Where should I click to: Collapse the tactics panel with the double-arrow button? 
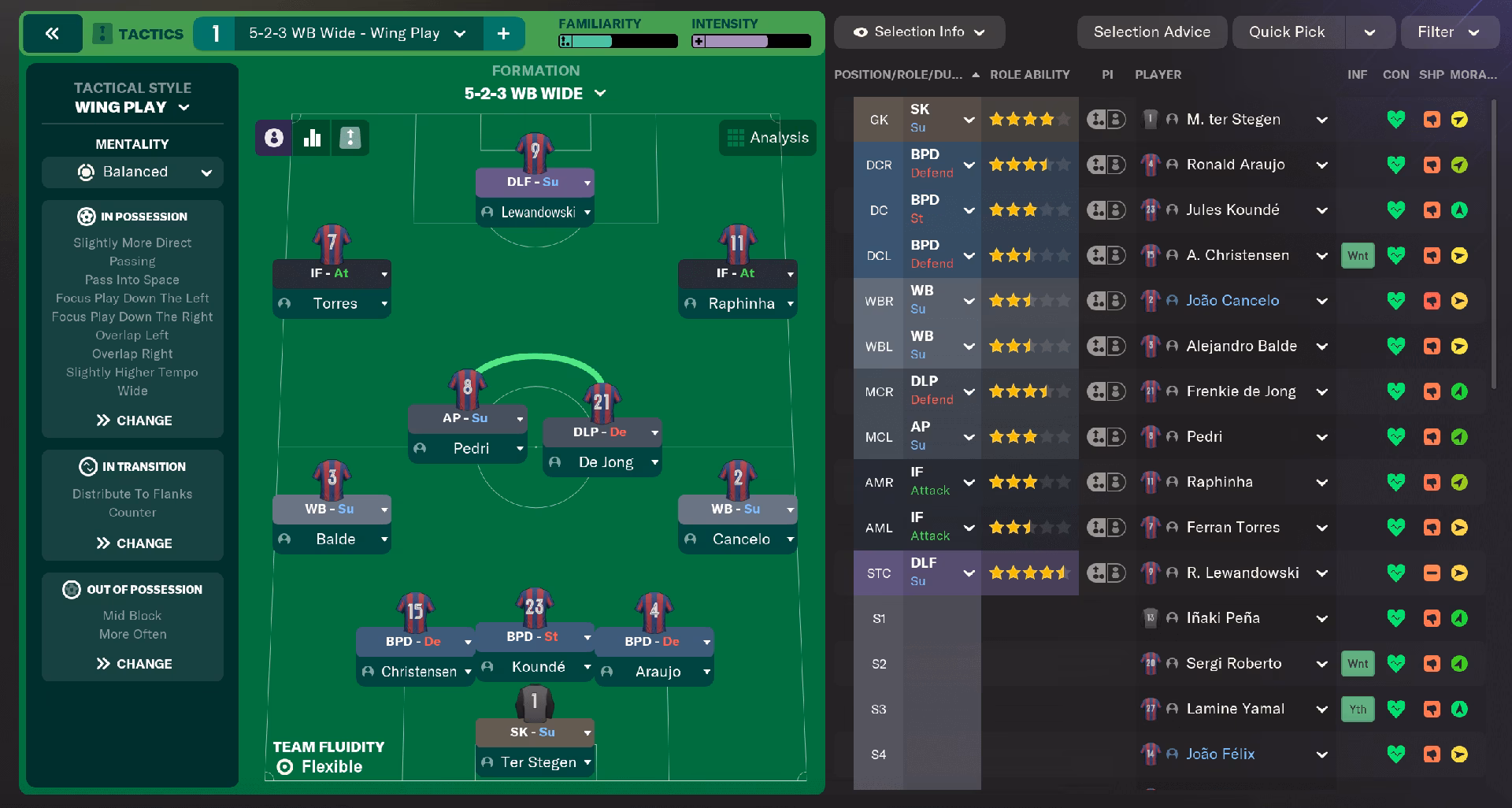[x=52, y=33]
